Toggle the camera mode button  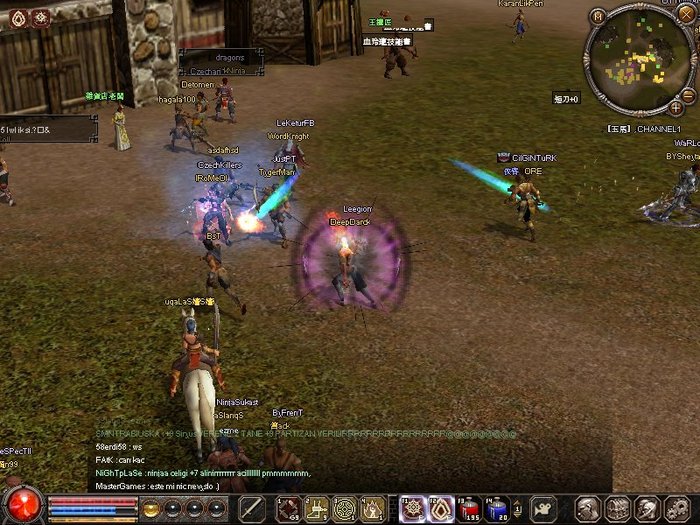click(543, 508)
